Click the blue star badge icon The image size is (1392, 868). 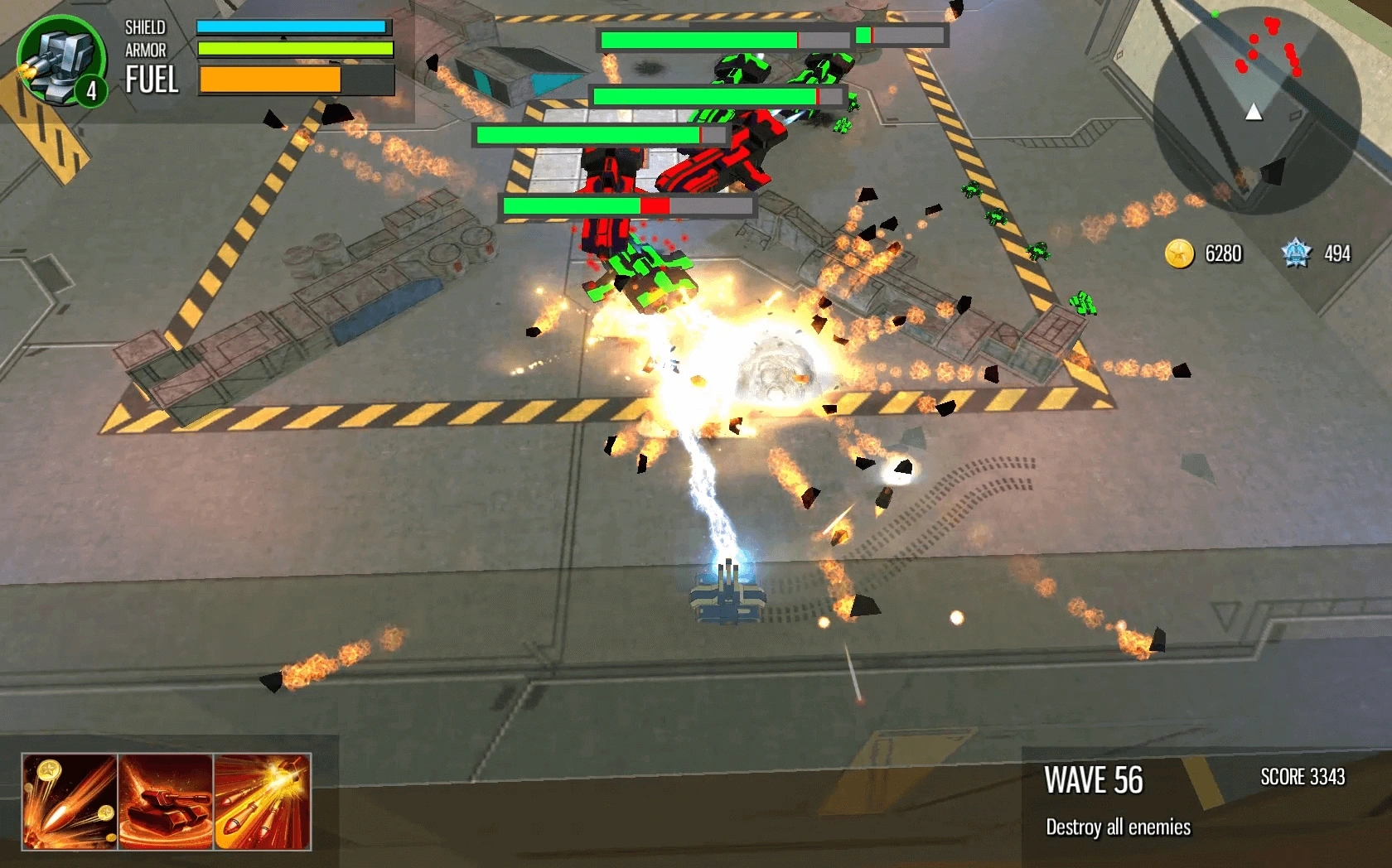(1296, 253)
